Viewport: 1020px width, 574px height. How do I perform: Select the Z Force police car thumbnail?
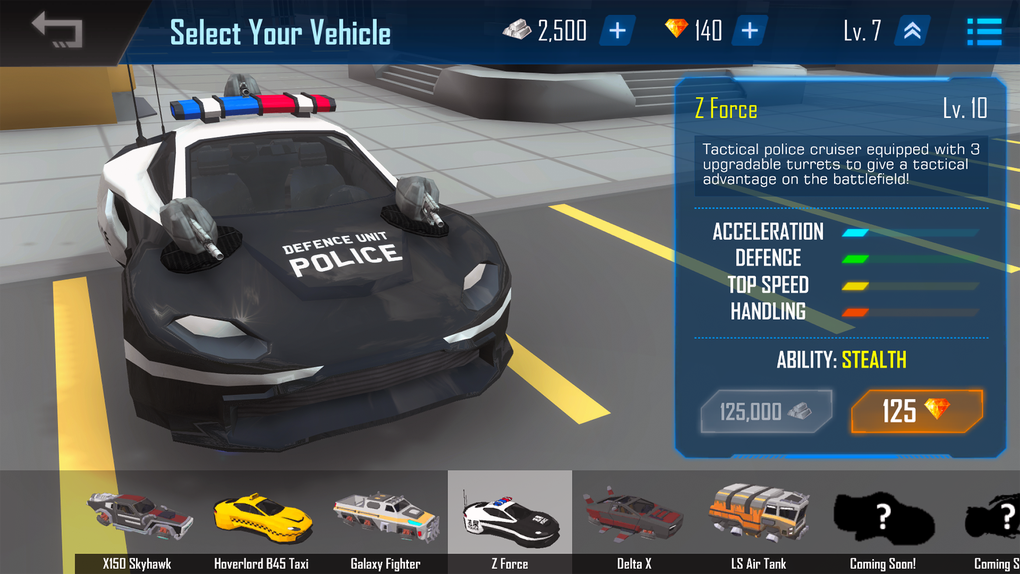pyautogui.click(x=510, y=520)
